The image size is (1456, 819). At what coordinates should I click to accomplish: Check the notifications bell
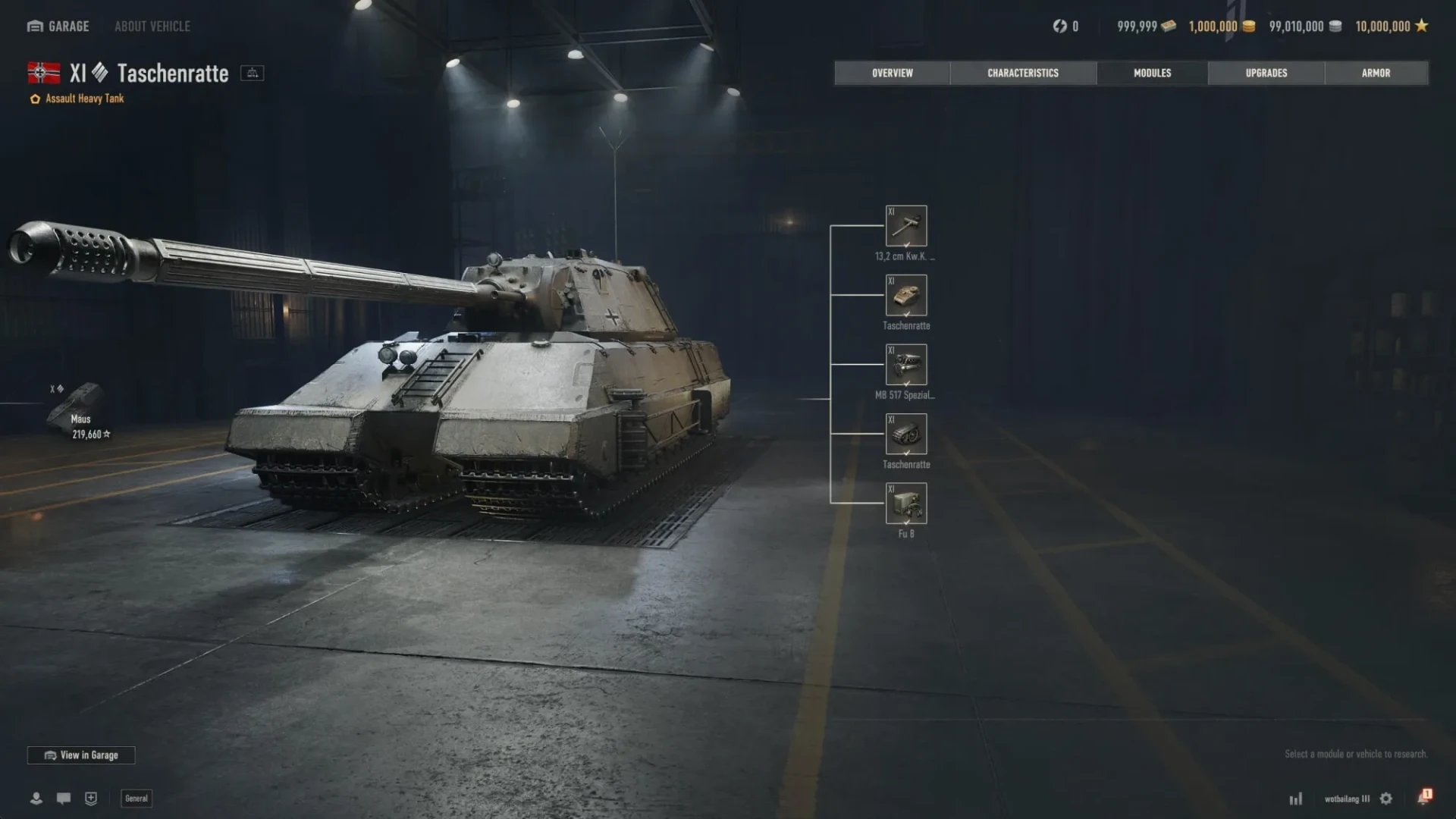pos(1423,798)
